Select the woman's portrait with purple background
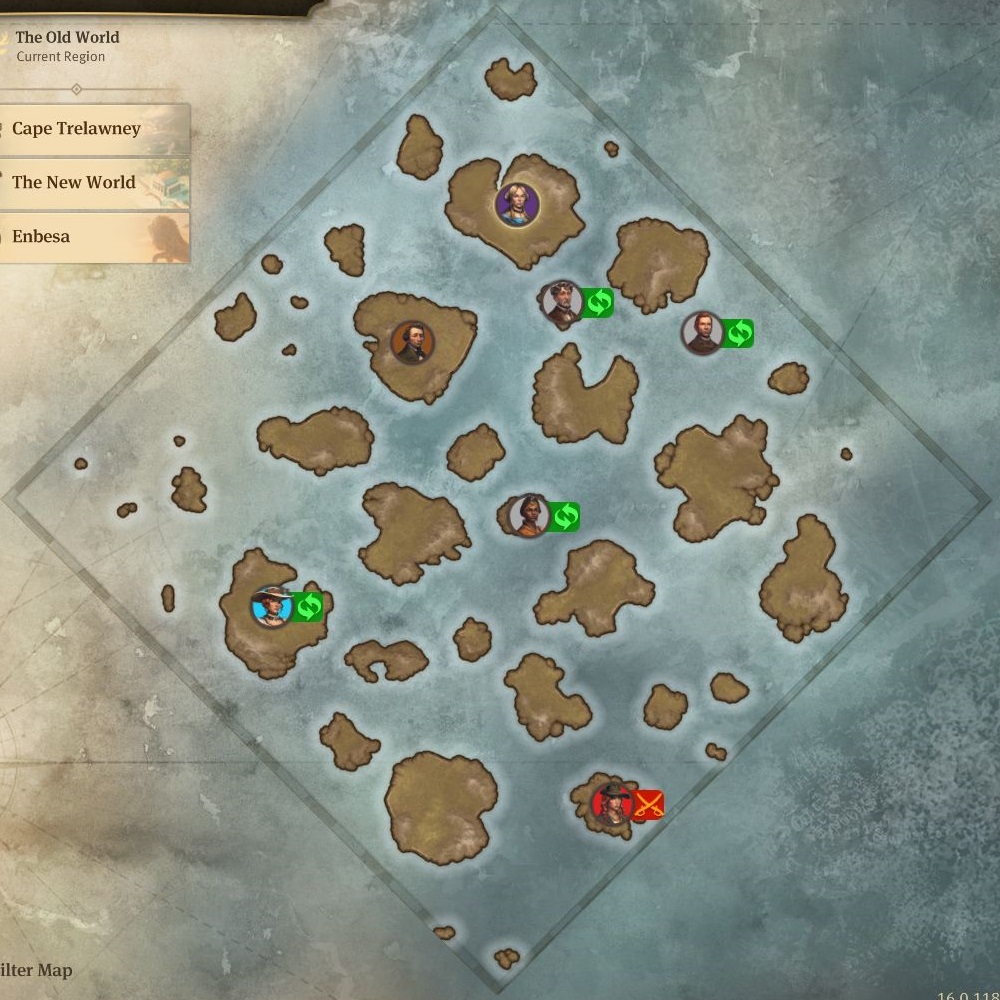The image size is (1000, 1000). (517, 204)
